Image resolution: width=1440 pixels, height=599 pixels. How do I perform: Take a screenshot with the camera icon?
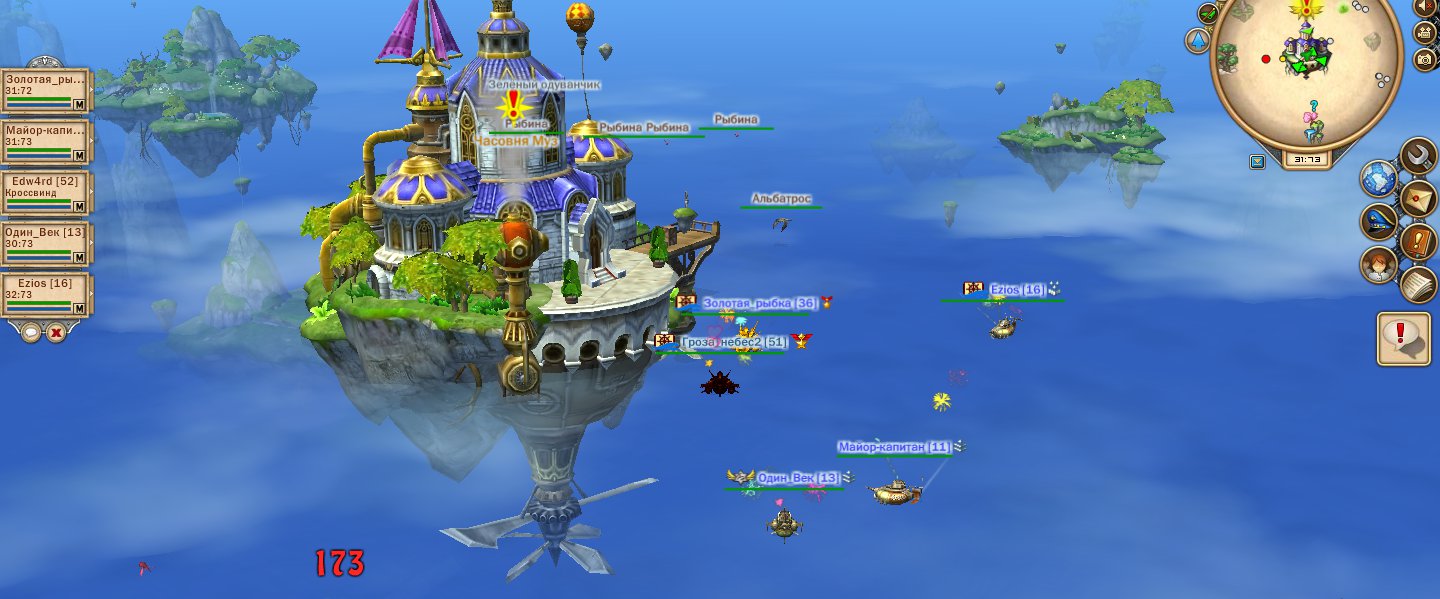point(1426,59)
